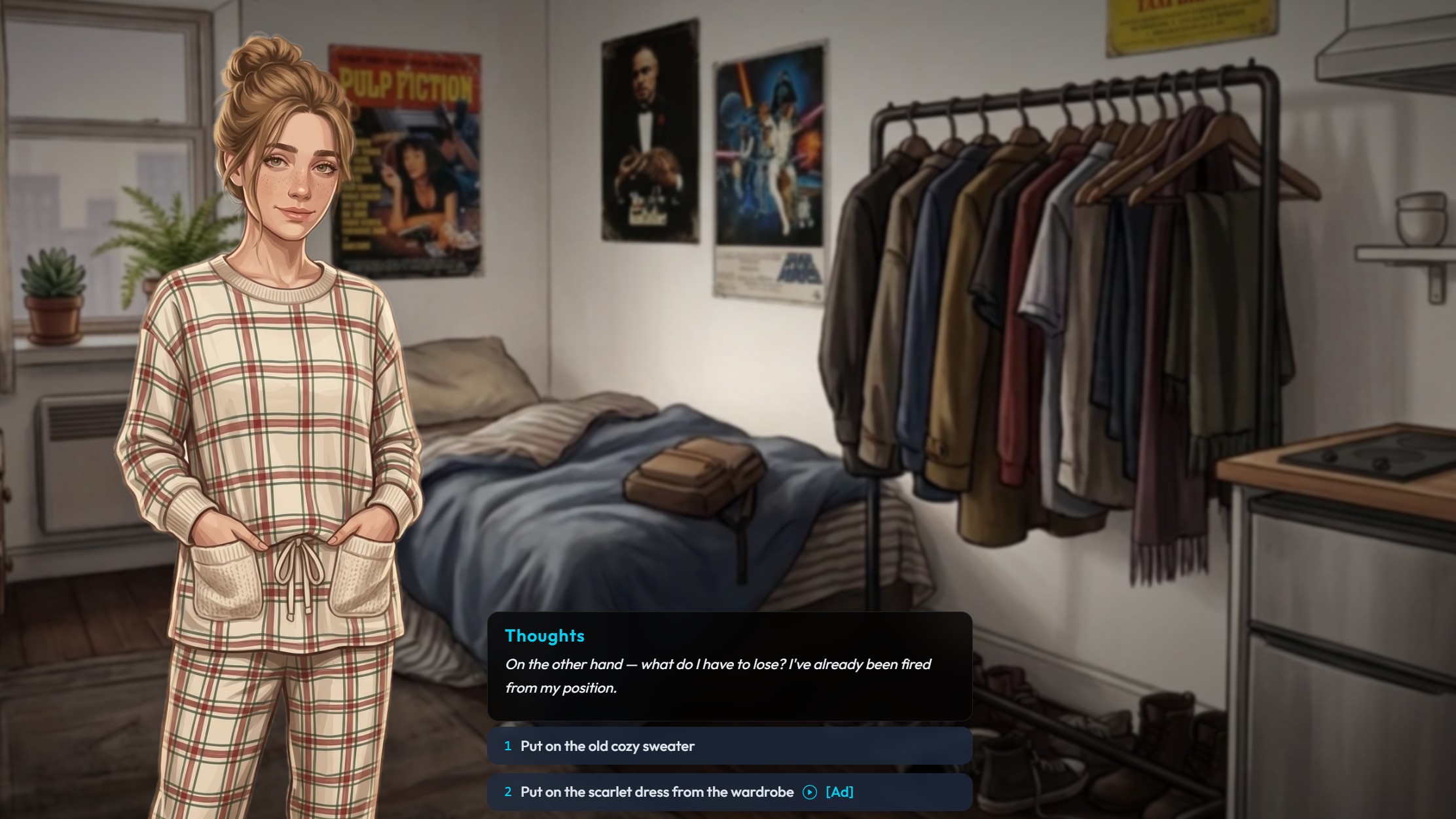Viewport: 1456px width, 819px height.
Task: Click the Thoughts panel header
Action: (x=545, y=635)
